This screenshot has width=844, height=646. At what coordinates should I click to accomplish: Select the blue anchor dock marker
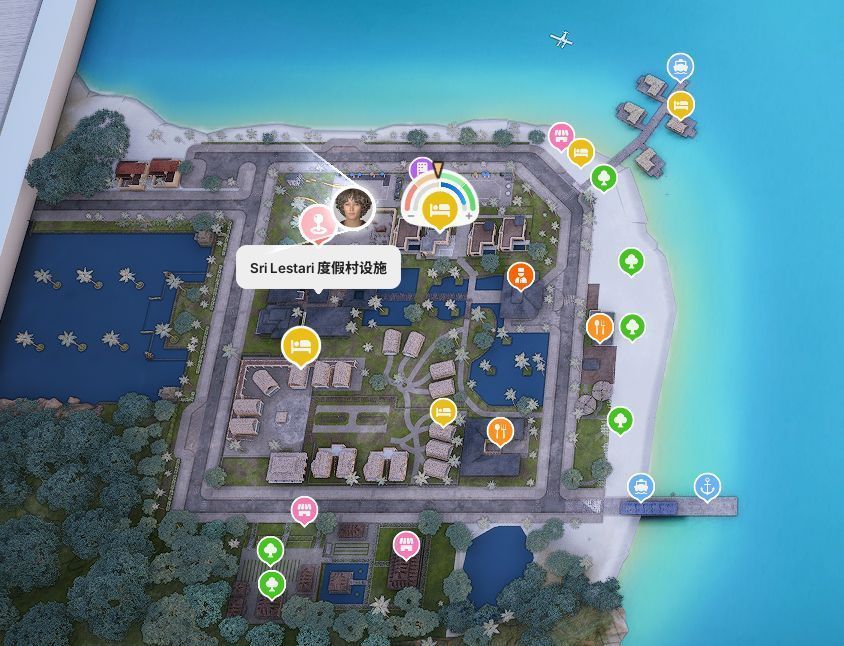click(x=707, y=487)
